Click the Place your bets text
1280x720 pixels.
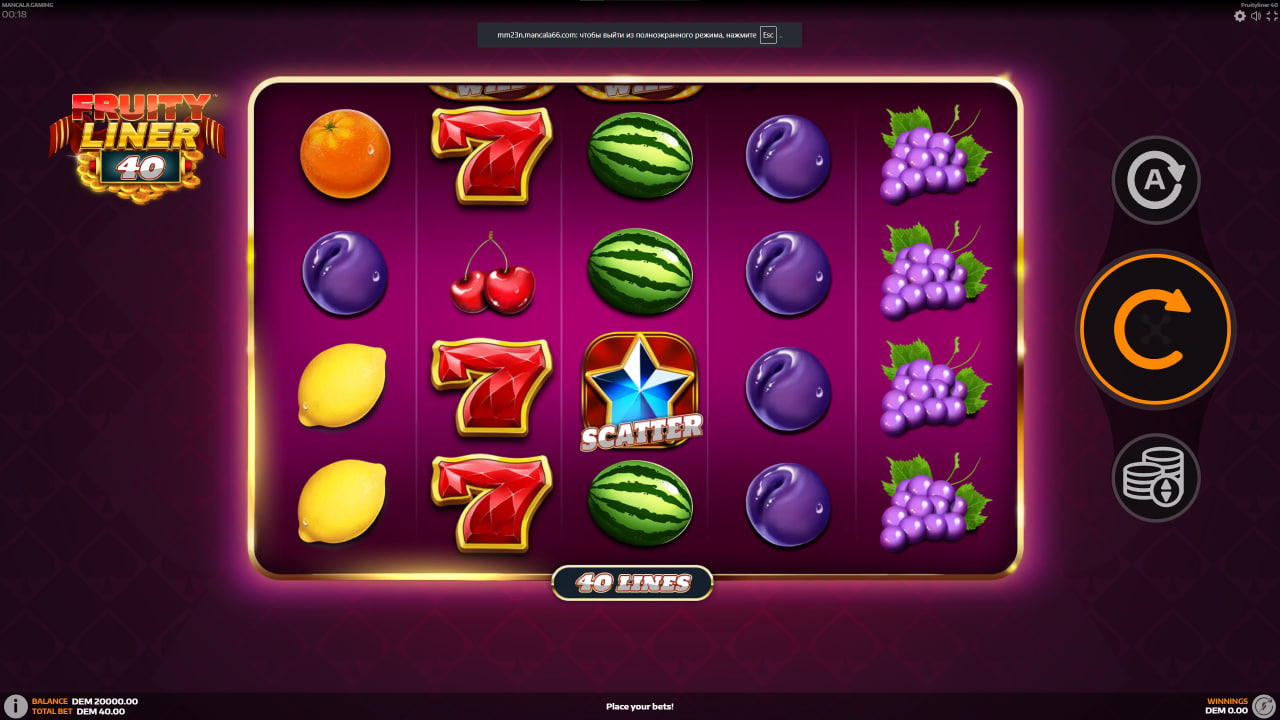click(x=639, y=706)
